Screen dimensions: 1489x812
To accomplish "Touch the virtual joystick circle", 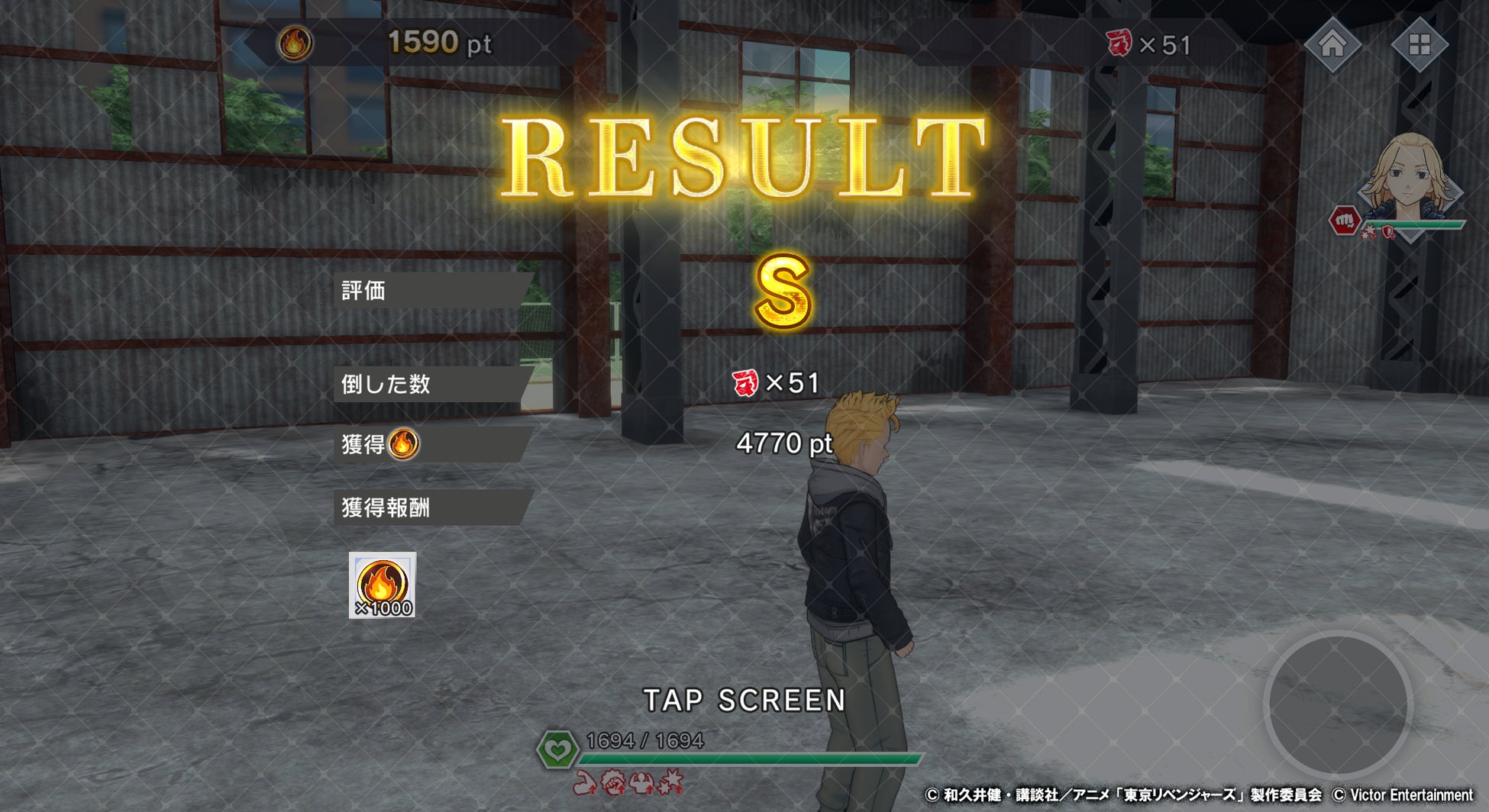I will (1338, 704).
